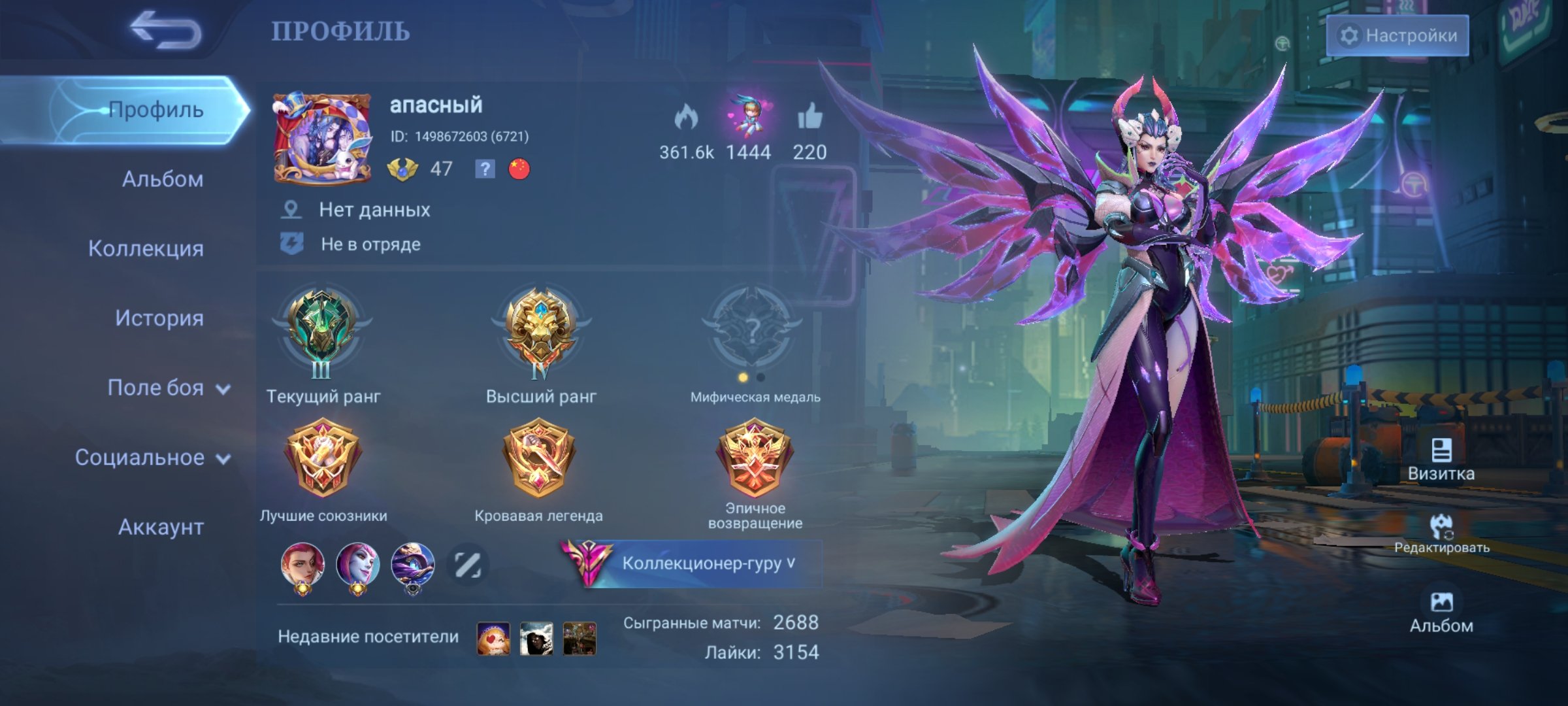This screenshot has height=706, width=1568.
Task: Open the Коллекция tab
Action: [146, 248]
